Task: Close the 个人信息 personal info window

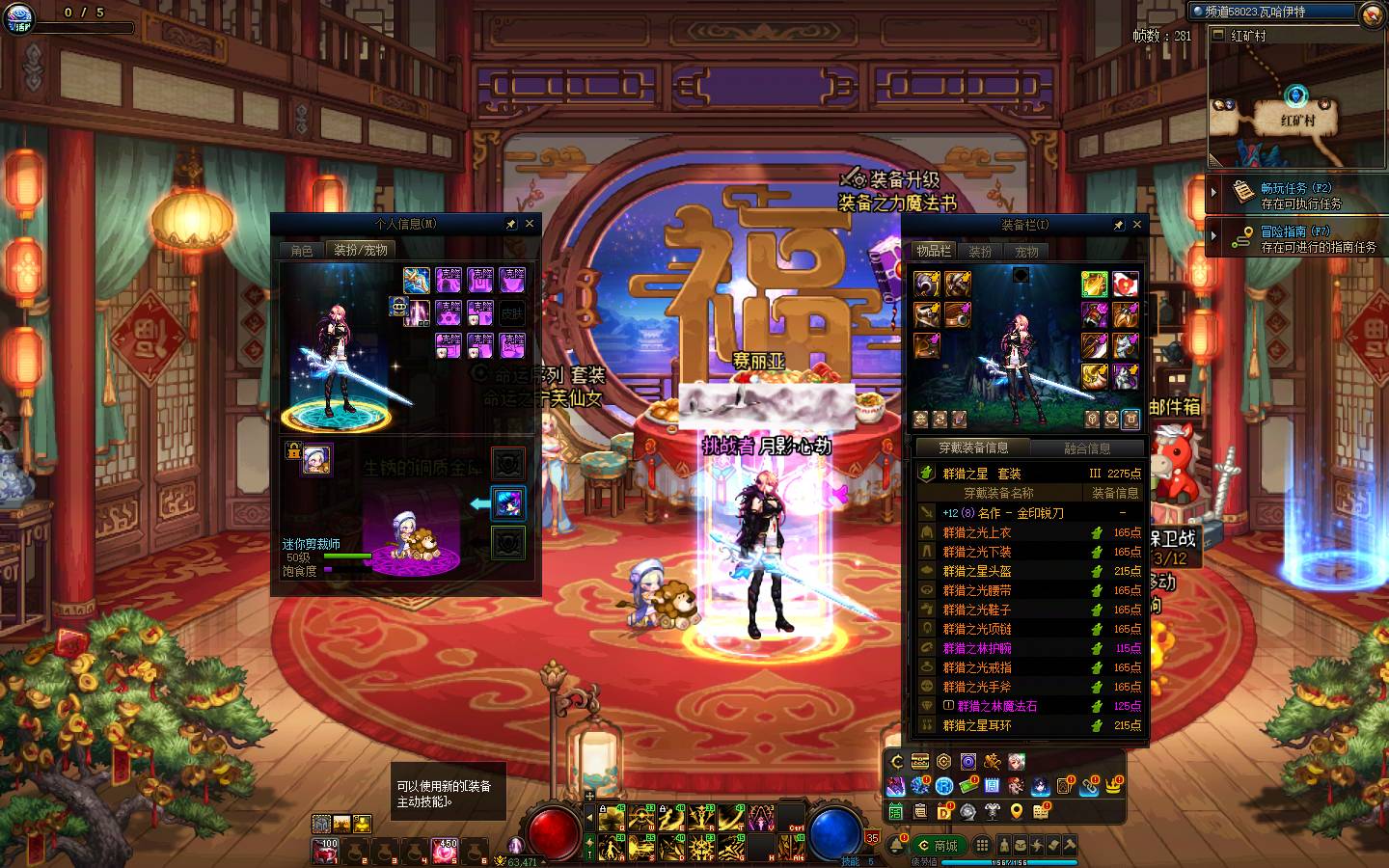Action: pos(529,224)
